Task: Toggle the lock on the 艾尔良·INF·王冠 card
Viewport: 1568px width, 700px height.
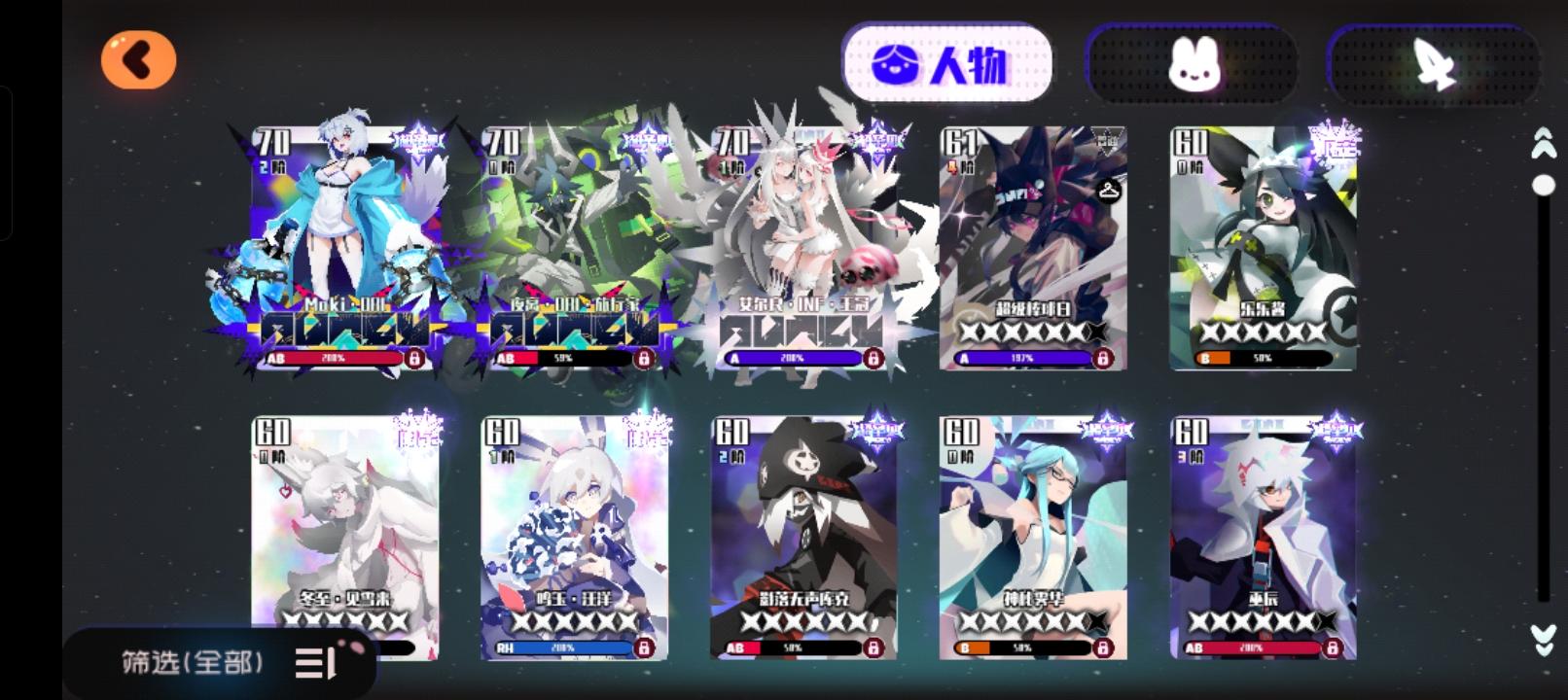Action: click(x=873, y=358)
